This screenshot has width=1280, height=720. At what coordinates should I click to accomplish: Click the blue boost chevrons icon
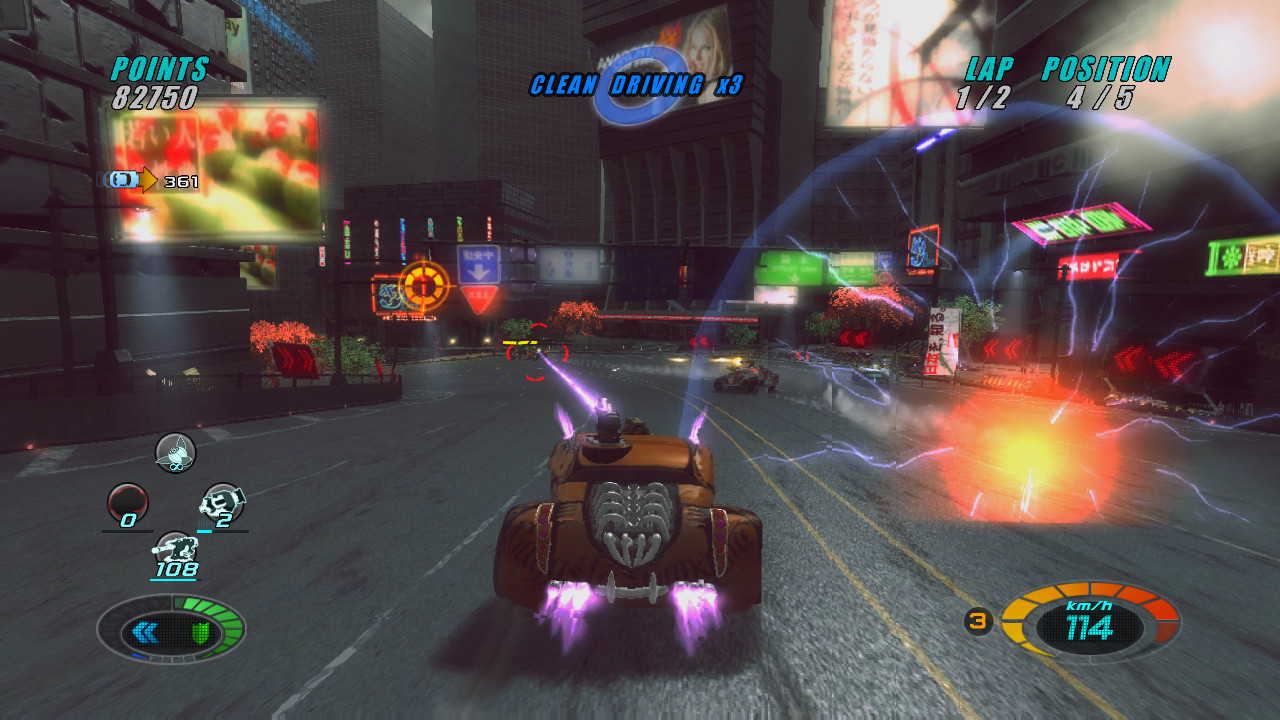coord(146,632)
